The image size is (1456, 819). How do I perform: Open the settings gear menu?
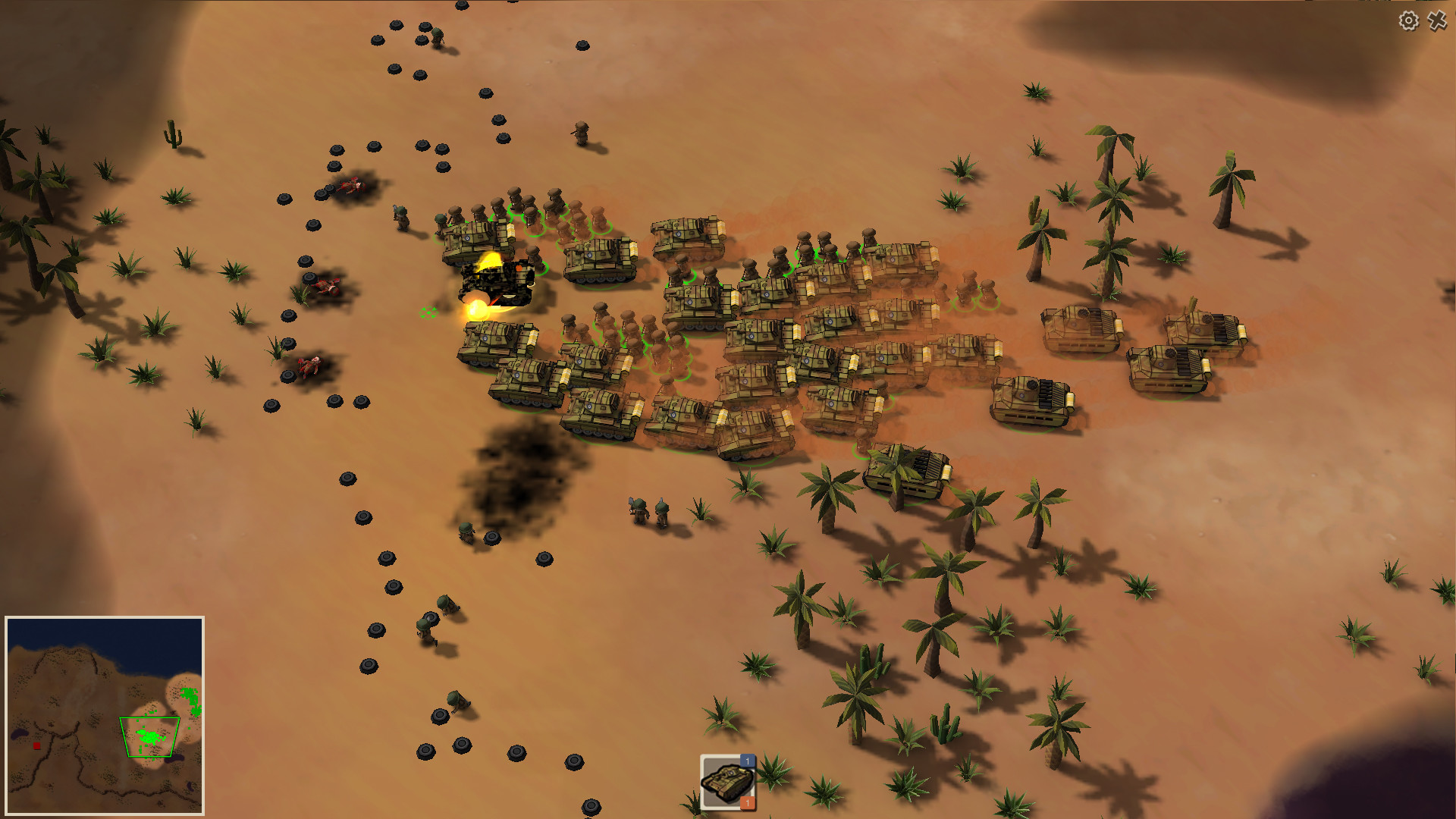1409,22
